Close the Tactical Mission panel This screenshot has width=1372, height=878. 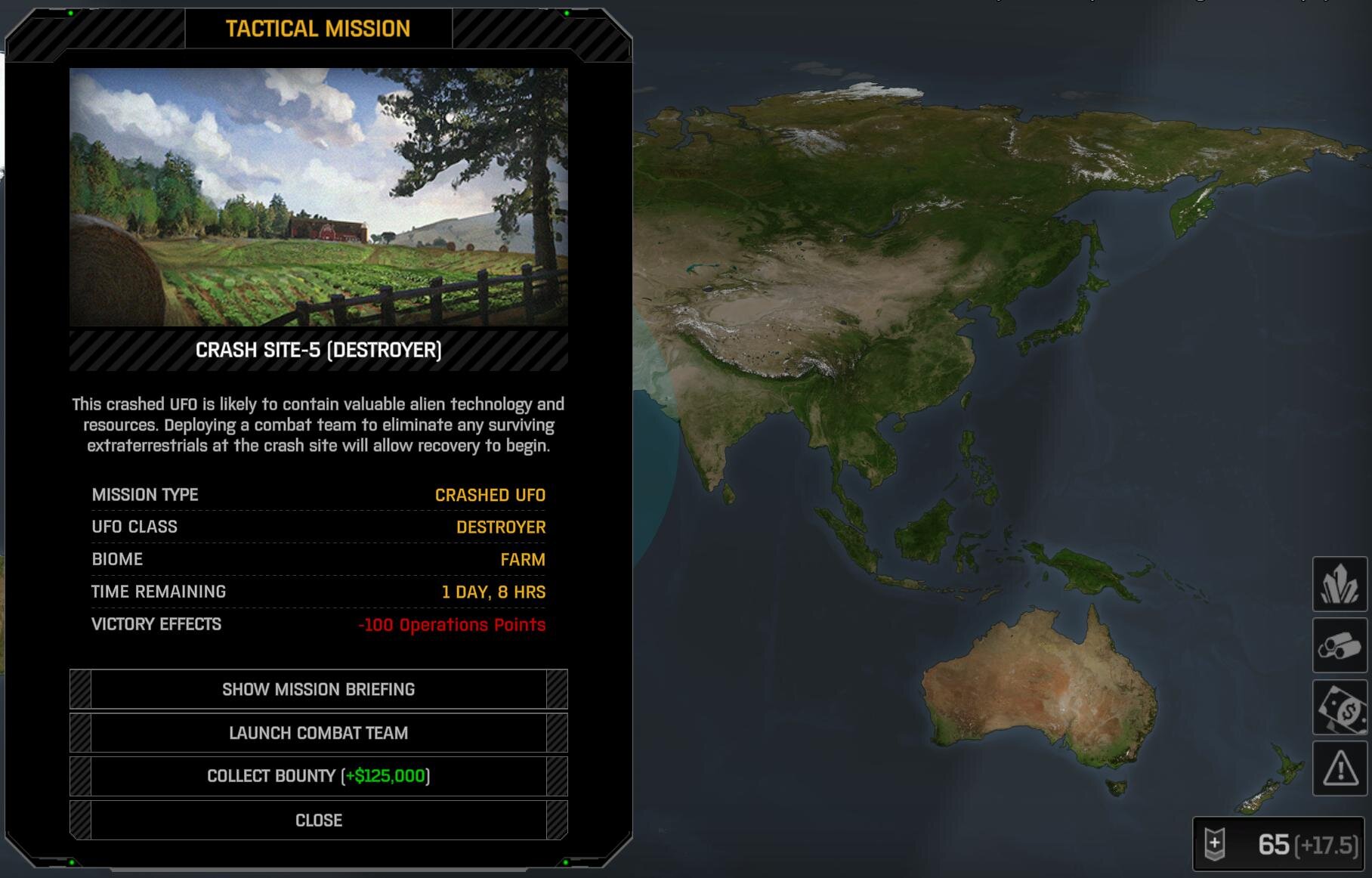pyautogui.click(x=318, y=820)
